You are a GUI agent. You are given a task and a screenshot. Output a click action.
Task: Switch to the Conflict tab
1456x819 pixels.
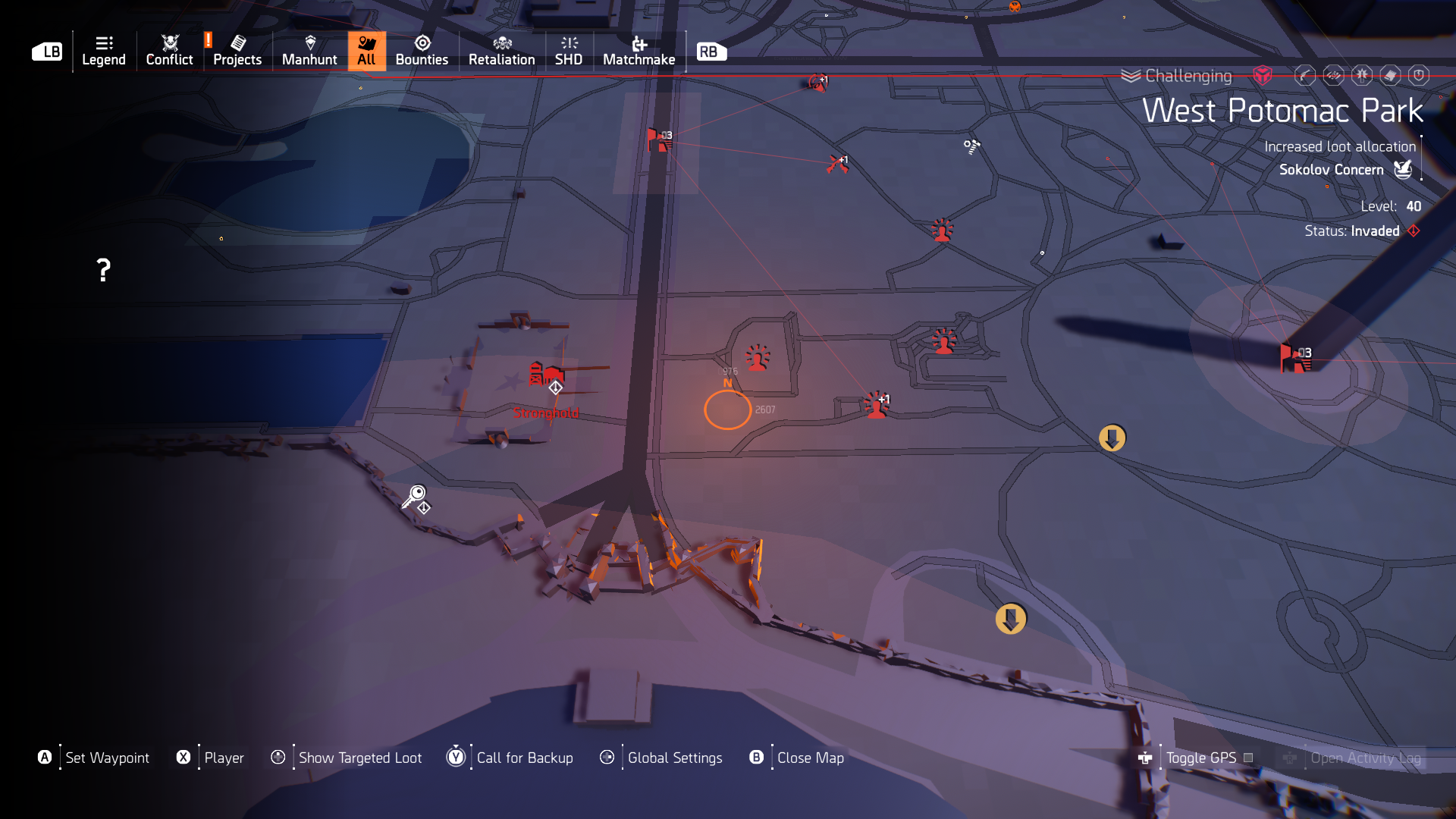(x=169, y=51)
